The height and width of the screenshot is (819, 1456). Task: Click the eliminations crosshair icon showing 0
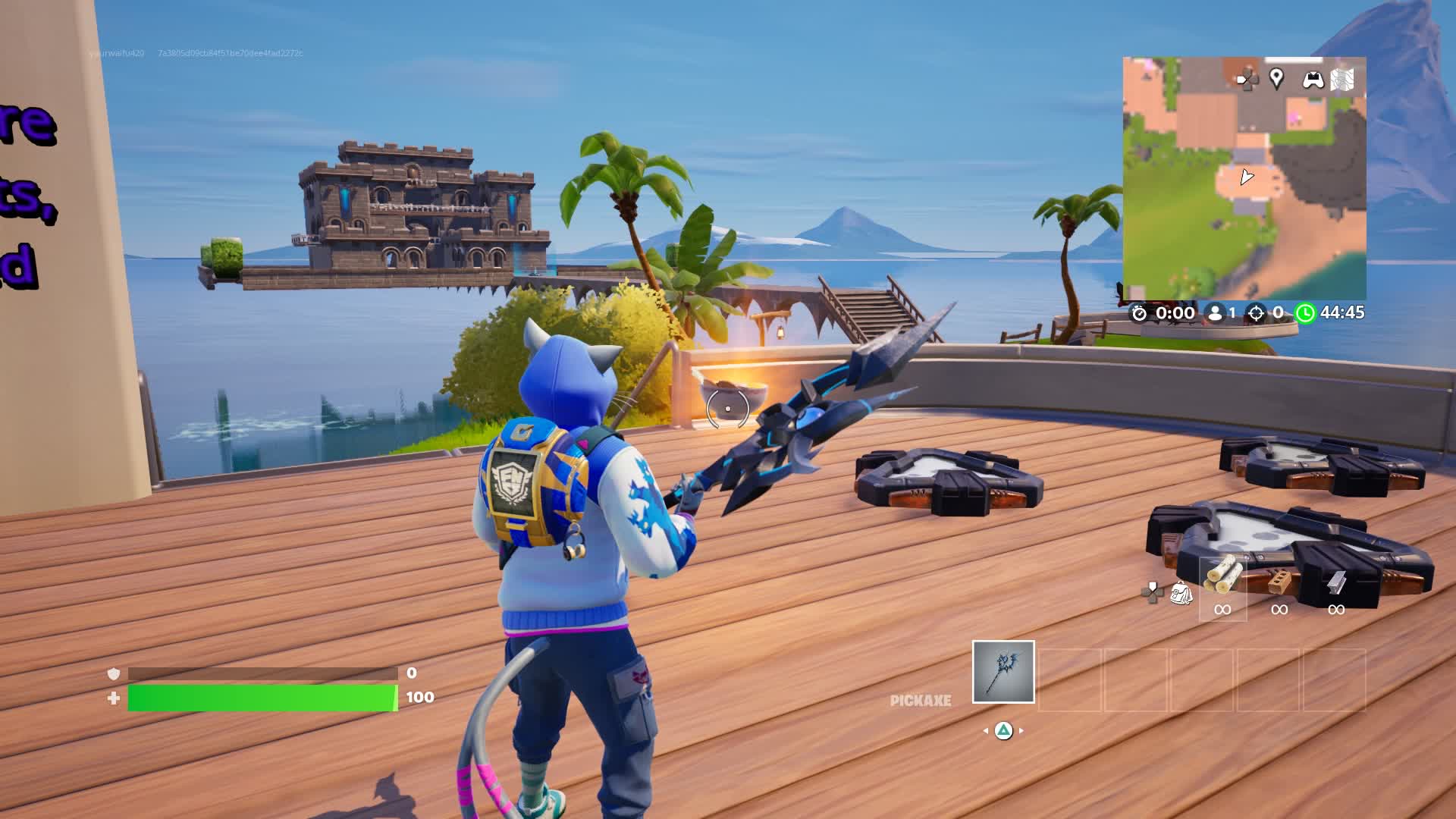[1257, 312]
